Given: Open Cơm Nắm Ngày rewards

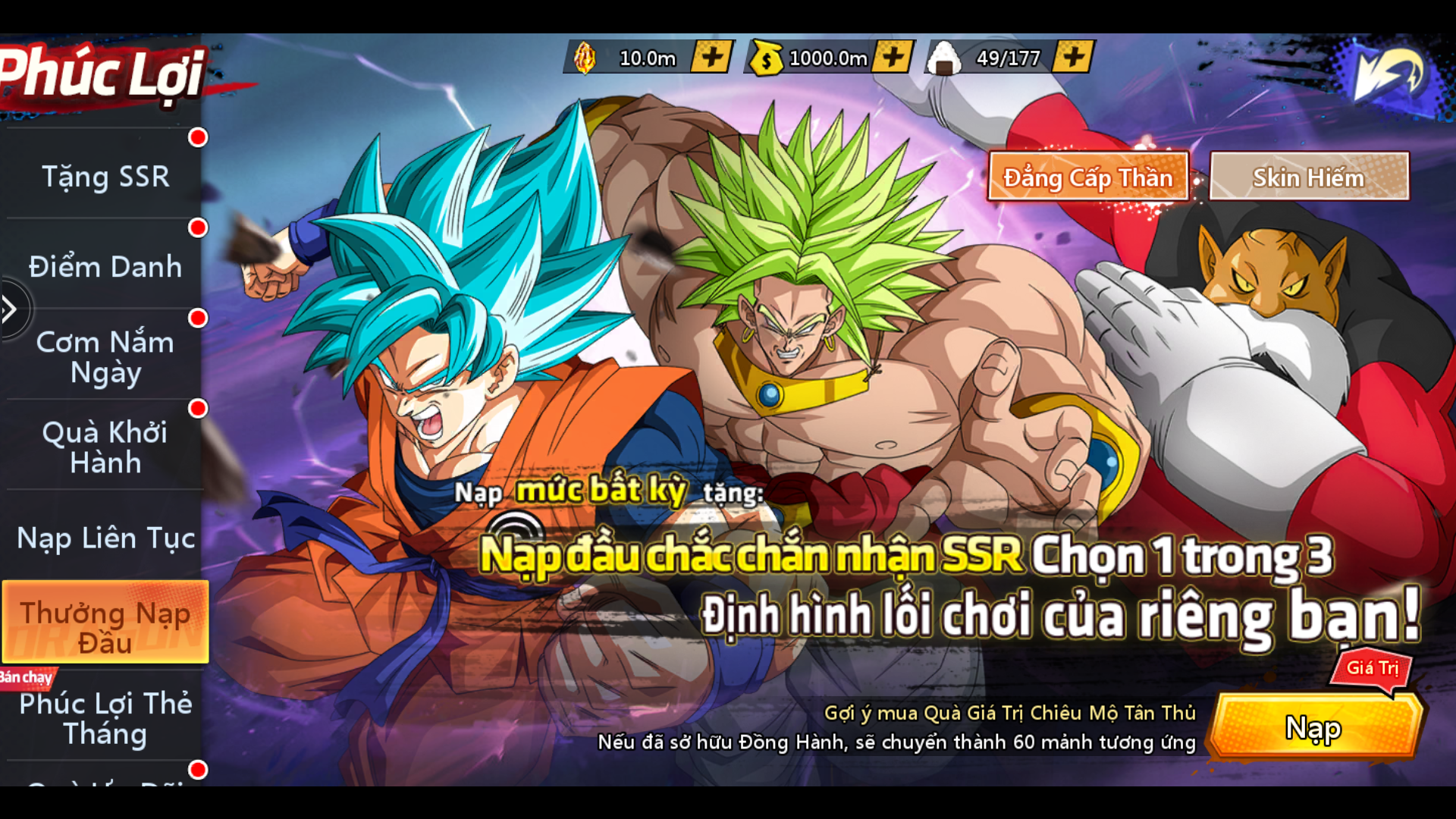Looking at the screenshot, I should pyautogui.click(x=105, y=357).
